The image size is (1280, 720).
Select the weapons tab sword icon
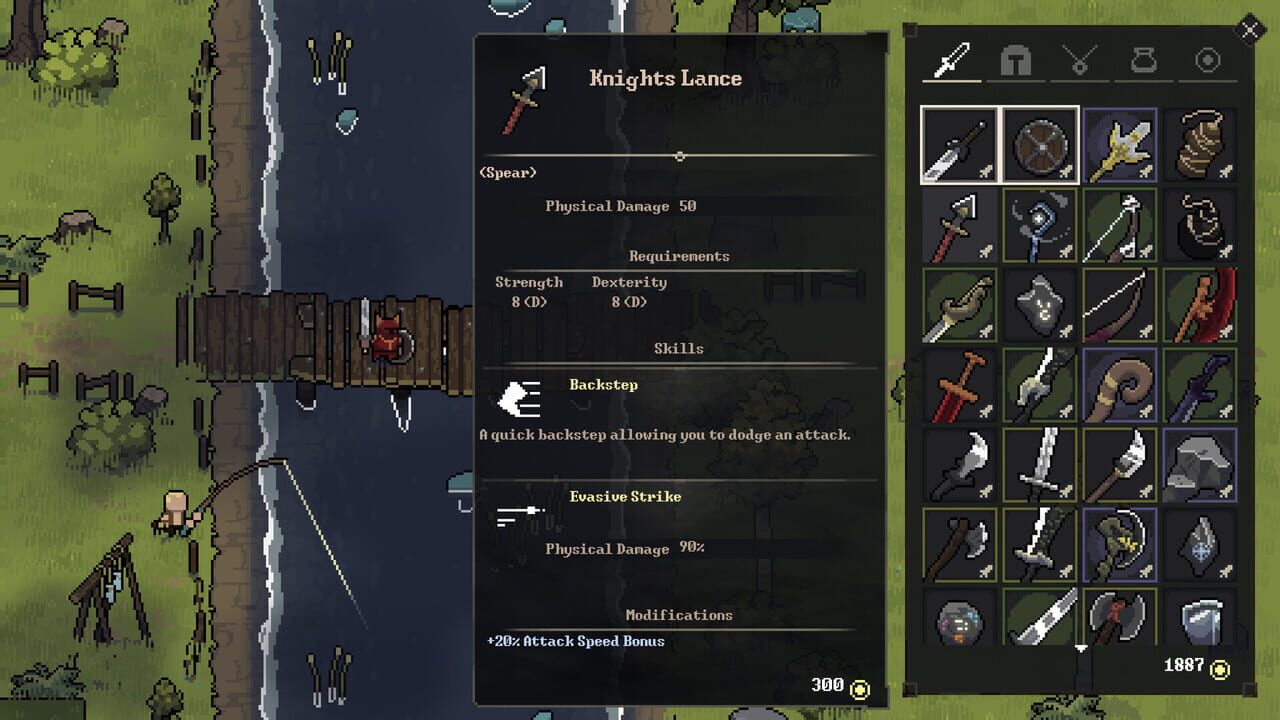pyautogui.click(x=950, y=60)
